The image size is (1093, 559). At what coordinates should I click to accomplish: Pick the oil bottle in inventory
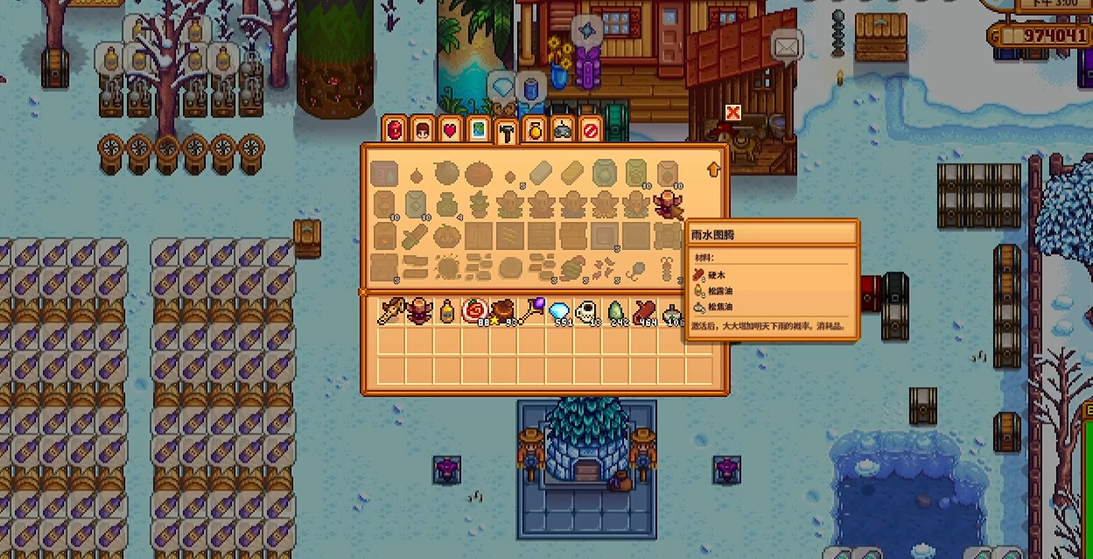point(447,311)
